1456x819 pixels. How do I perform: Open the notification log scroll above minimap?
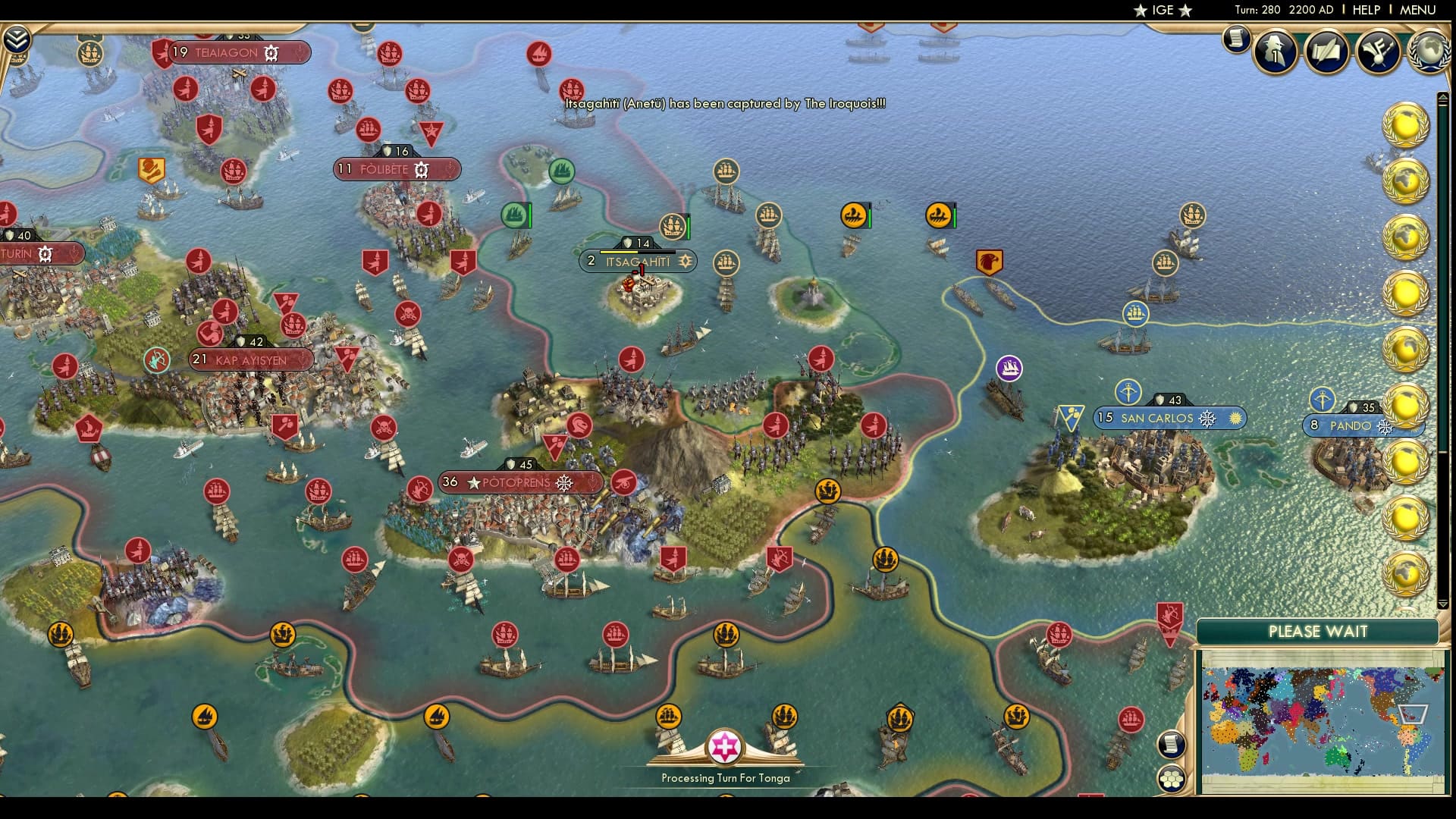pyautogui.click(x=1170, y=743)
